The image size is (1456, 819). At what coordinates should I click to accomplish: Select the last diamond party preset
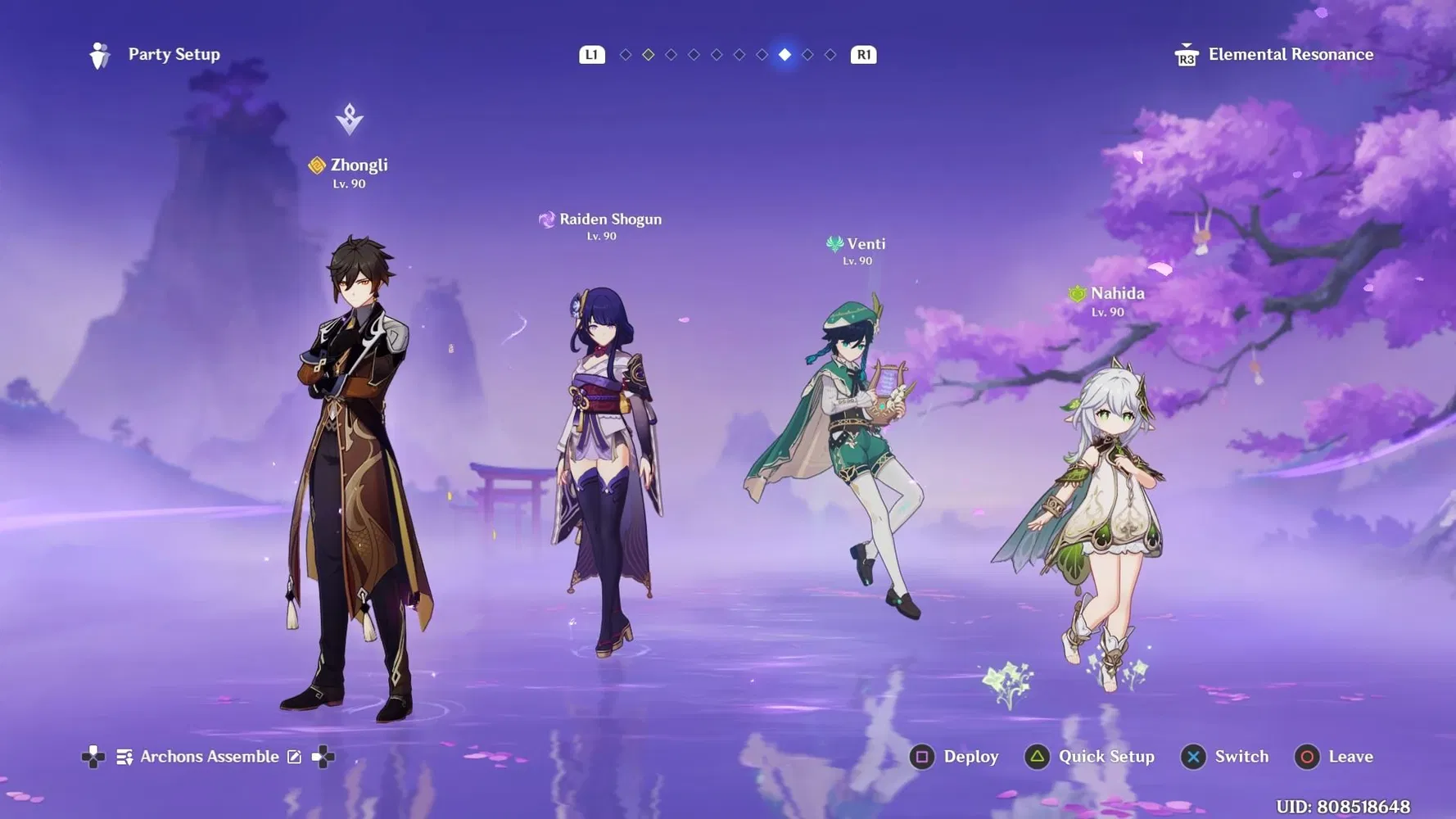830,55
